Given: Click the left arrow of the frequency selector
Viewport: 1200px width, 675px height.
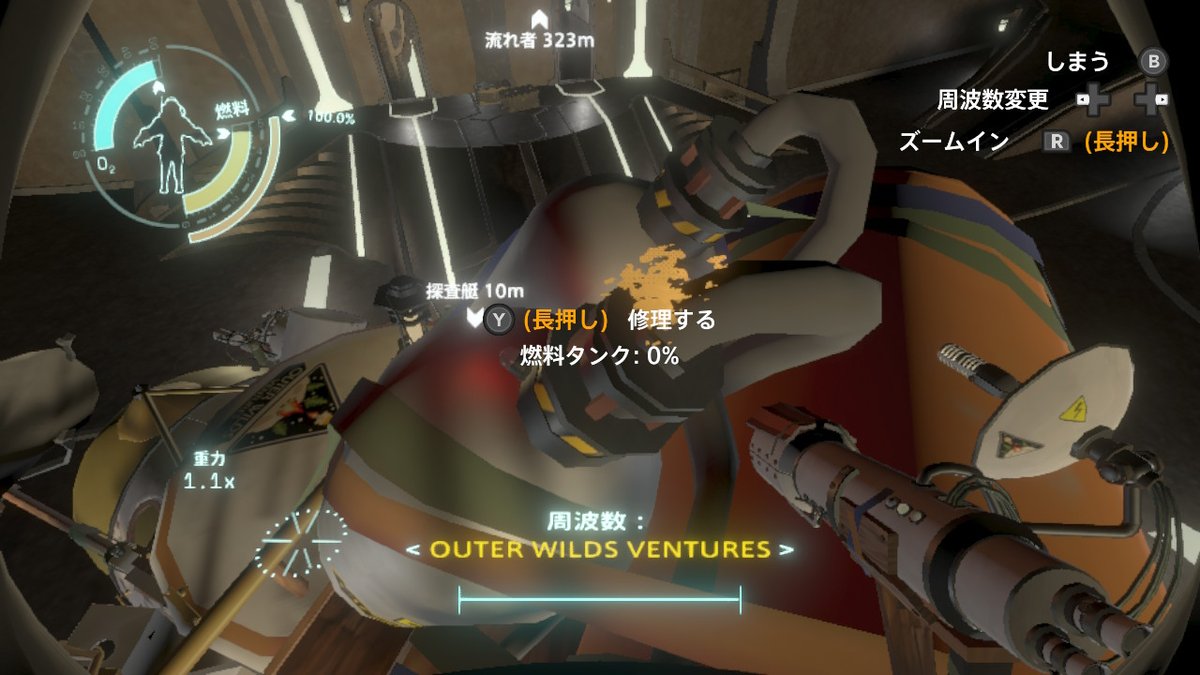Looking at the screenshot, I should coord(411,550).
